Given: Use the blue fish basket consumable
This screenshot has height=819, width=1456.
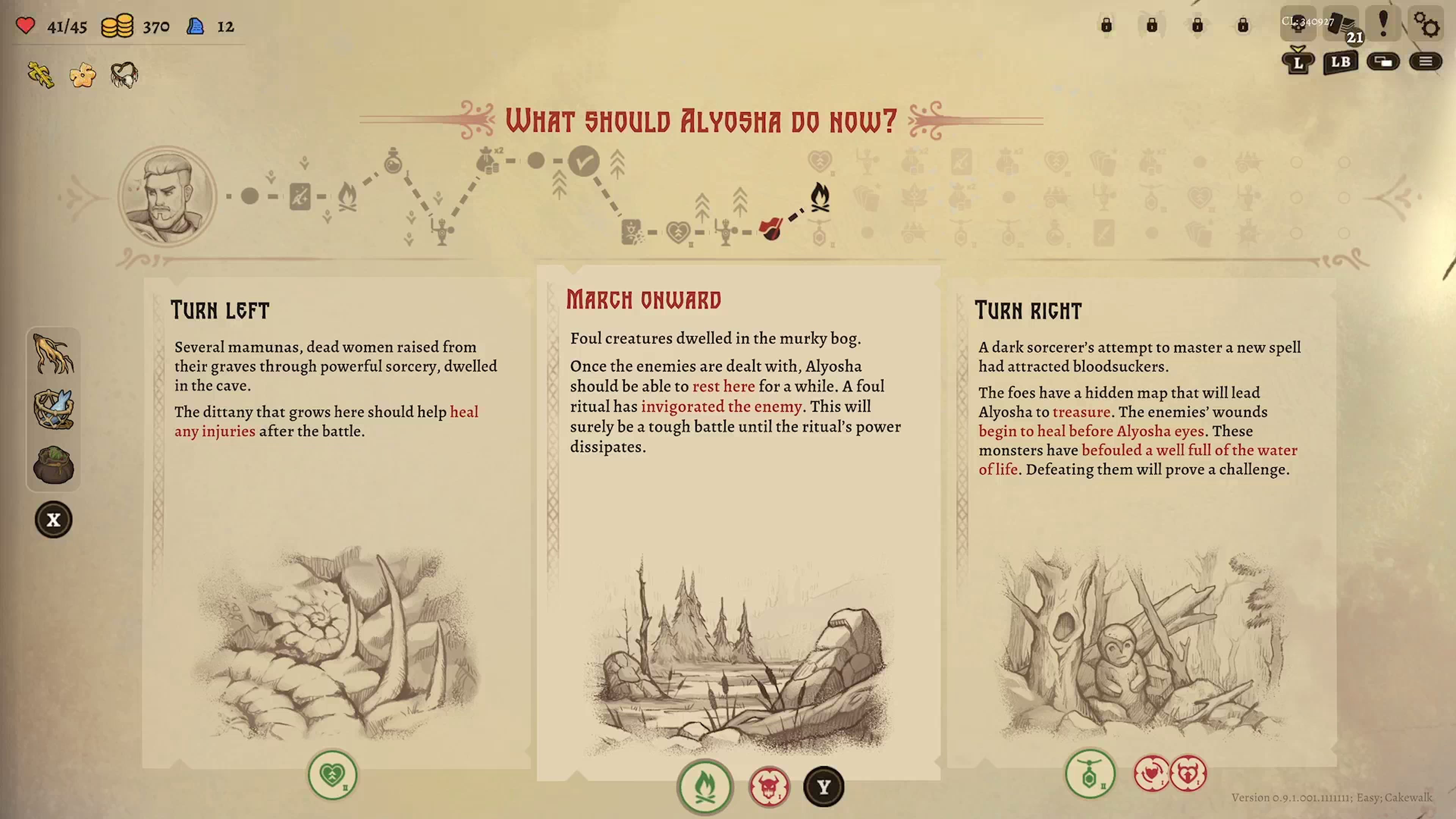Looking at the screenshot, I should click(x=54, y=409).
